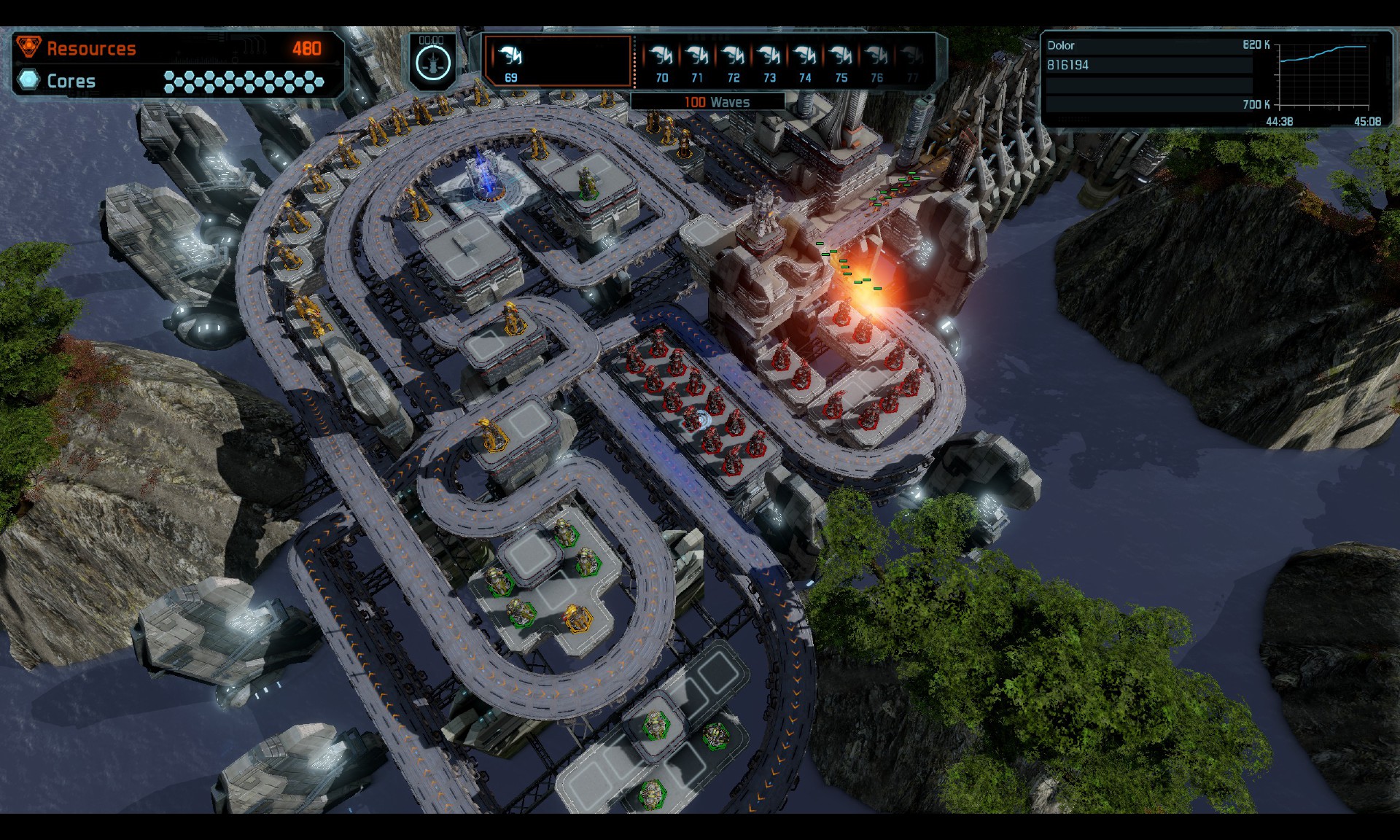
Task: Inspect the wave 76 enemy icon
Action: coord(876,56)
